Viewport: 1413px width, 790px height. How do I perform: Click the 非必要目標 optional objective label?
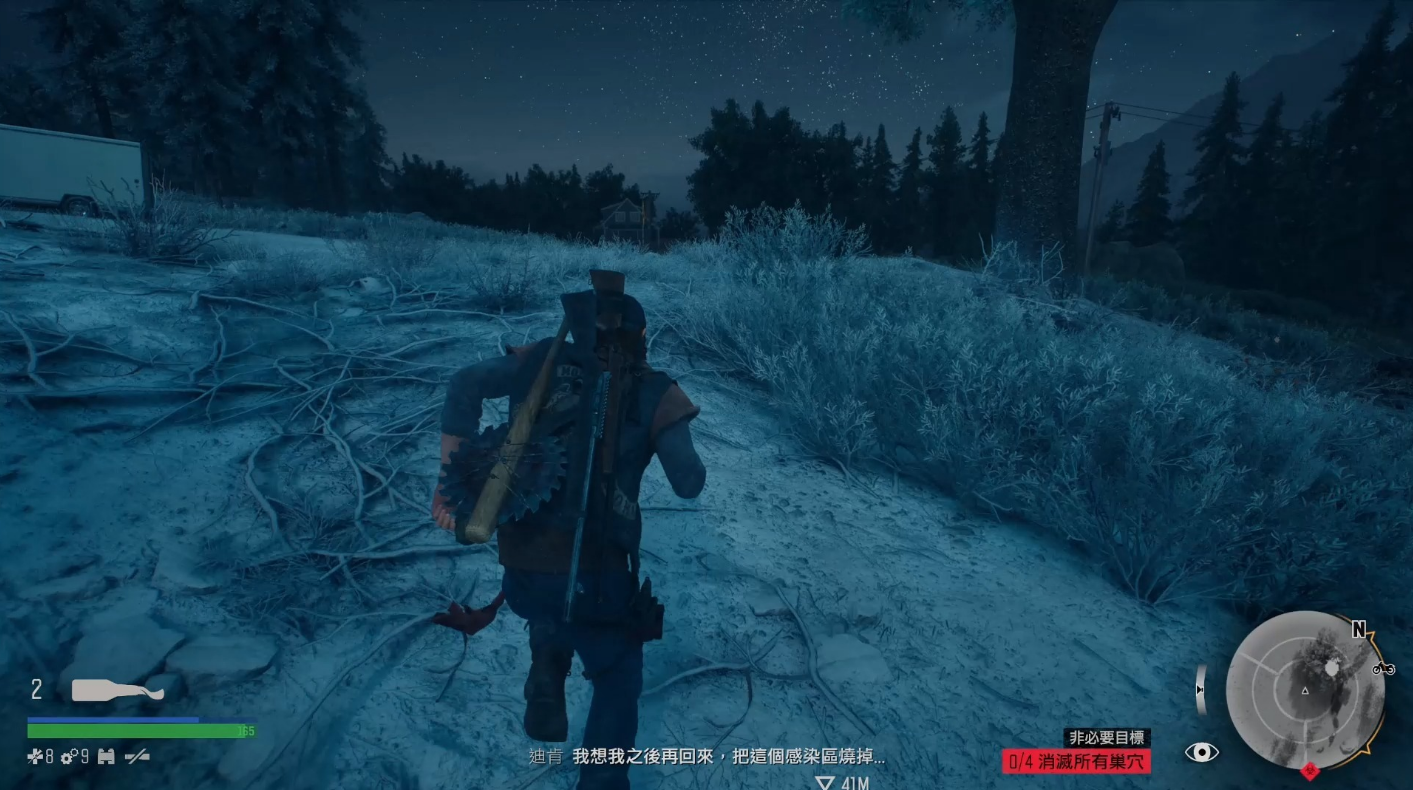[1108, 738]
